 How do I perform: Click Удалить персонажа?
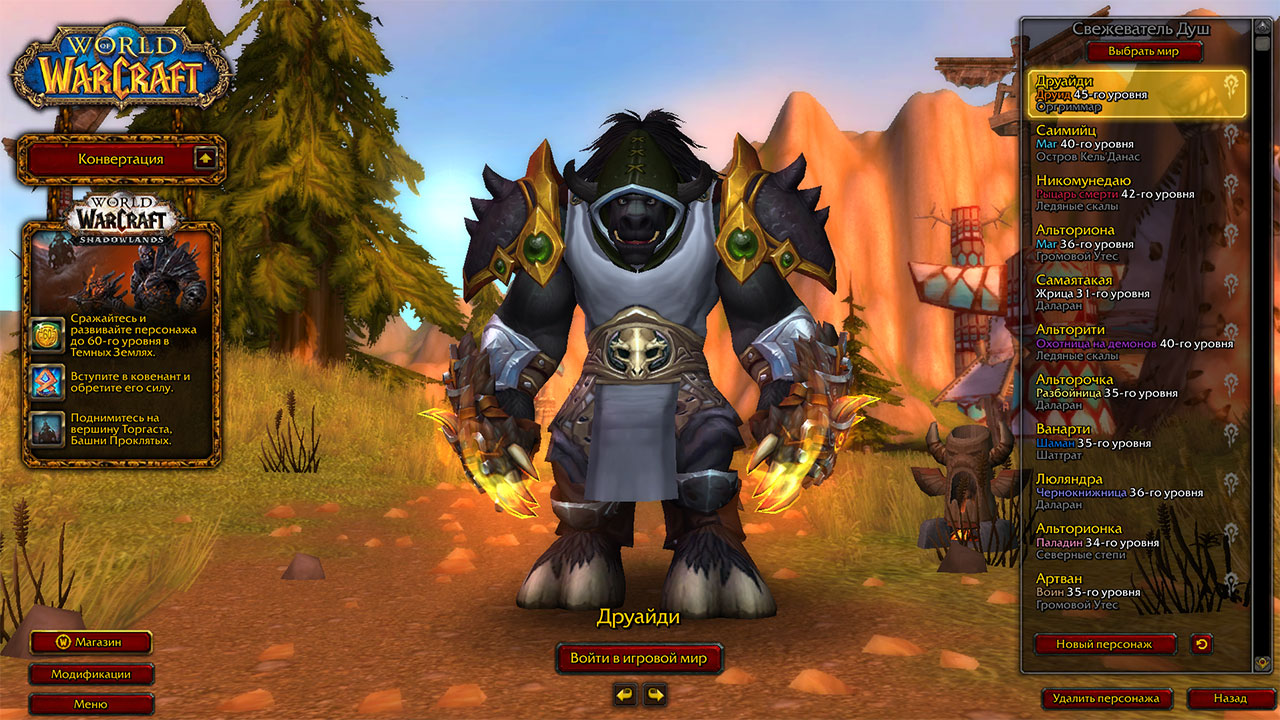1108,699
